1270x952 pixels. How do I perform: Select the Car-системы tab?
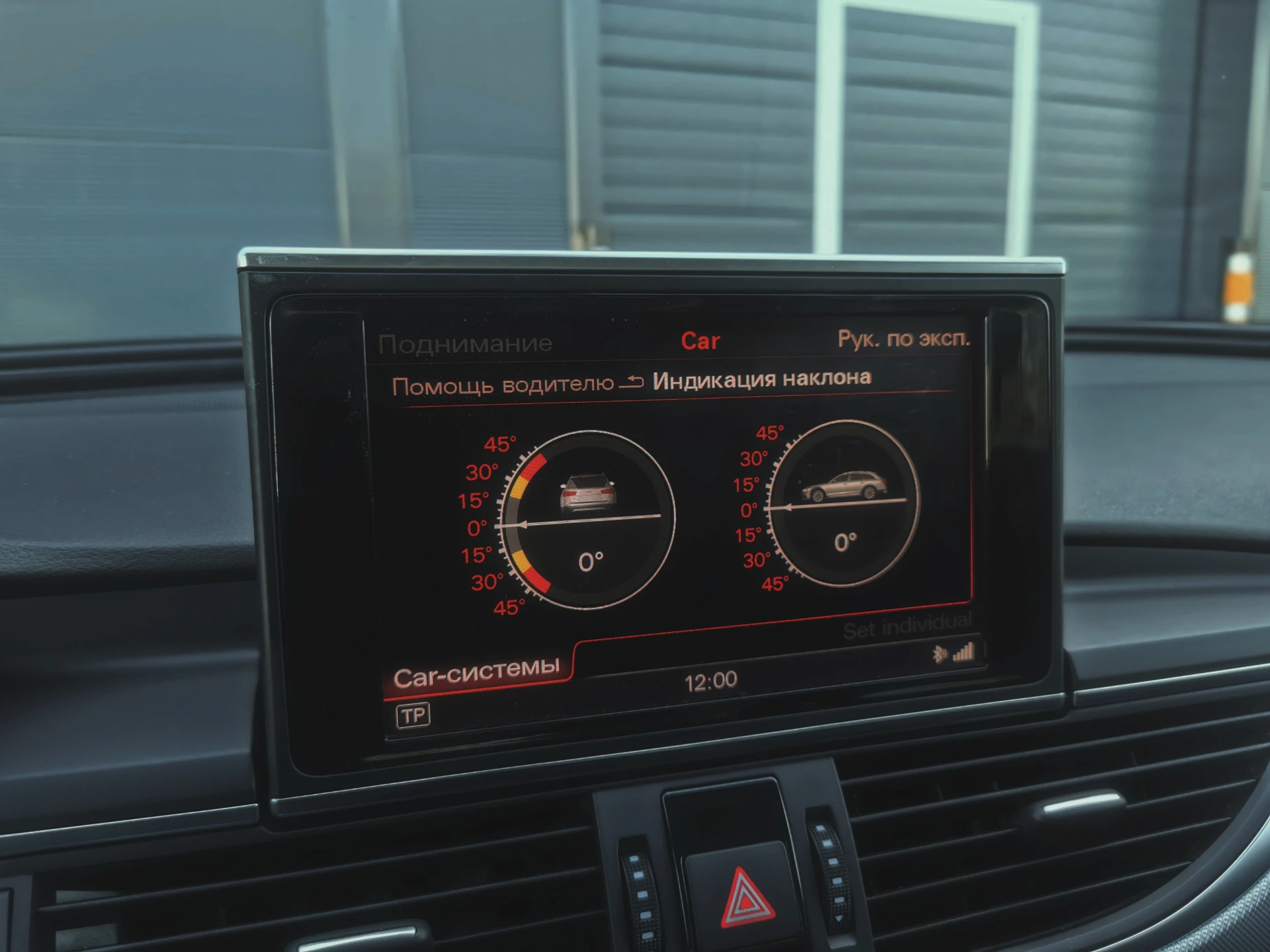(476, 673)
